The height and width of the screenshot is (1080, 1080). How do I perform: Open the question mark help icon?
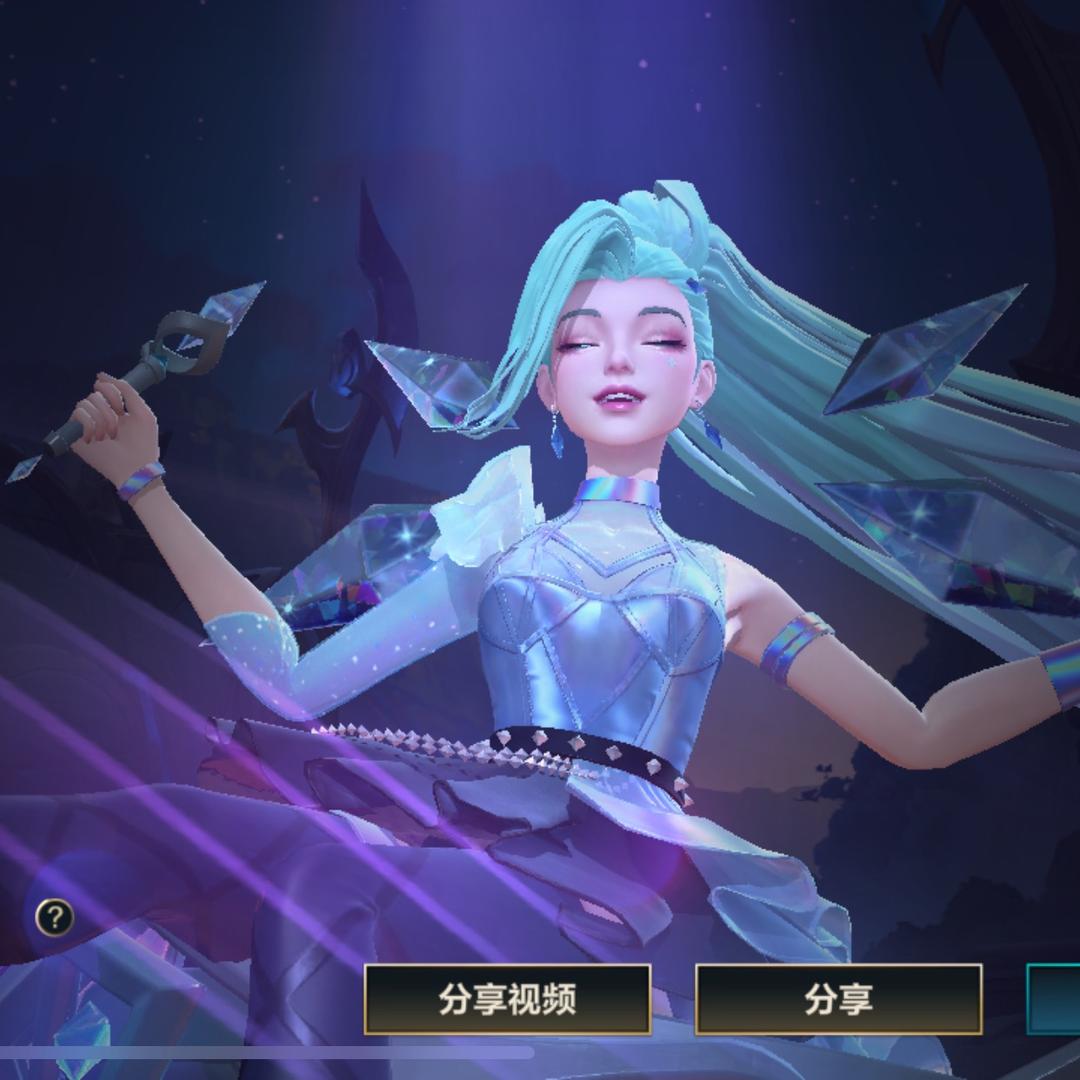point(54,917)
